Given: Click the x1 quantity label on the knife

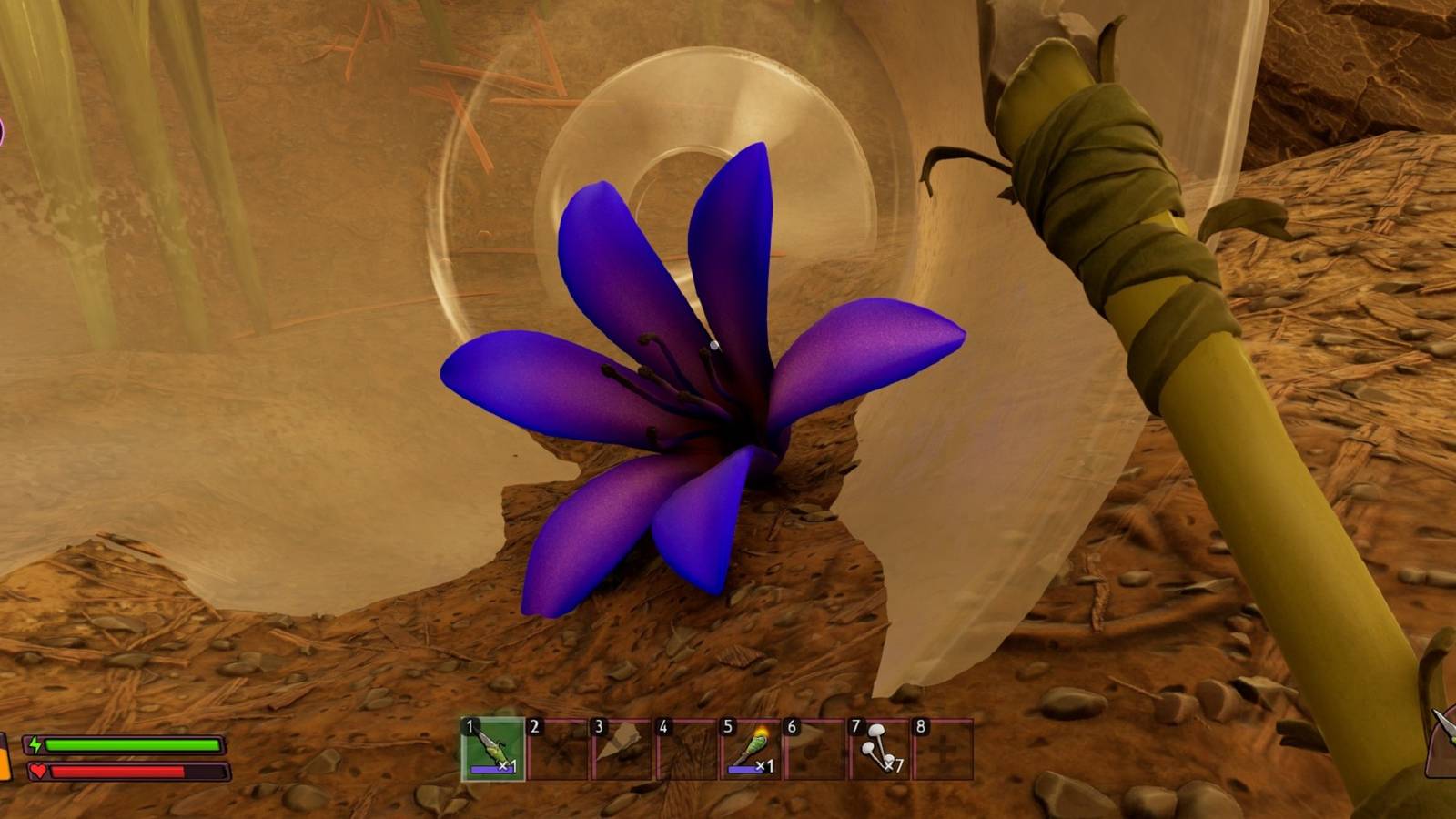Looking at the screenshot, I should click(507, 766).
